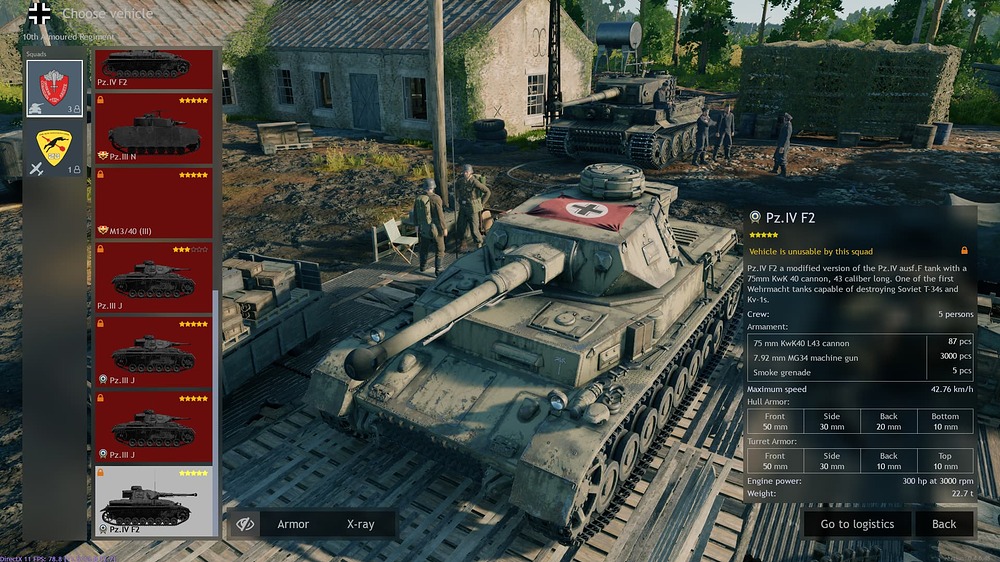This screenshot has width=1000, height=562.
Task: Choose the M13/40 (III) vehicle card
Action: [154, 203]
